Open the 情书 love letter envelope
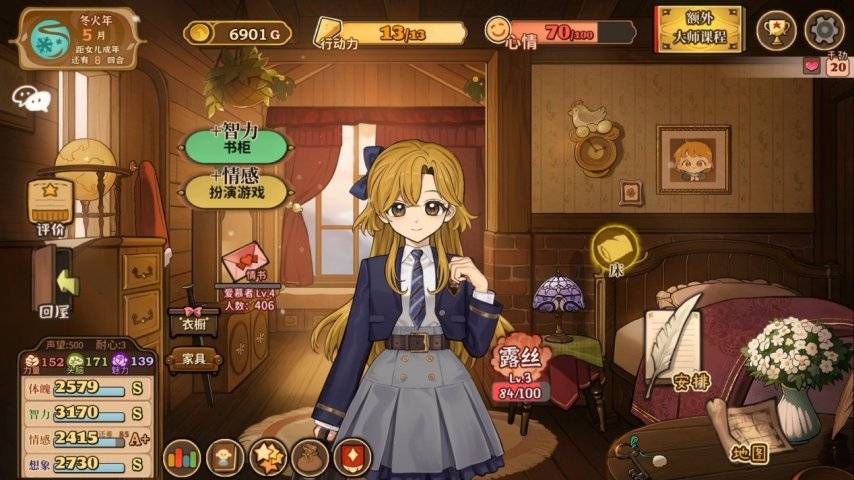The width and height of the screenshot is (854, 480). 246,262
